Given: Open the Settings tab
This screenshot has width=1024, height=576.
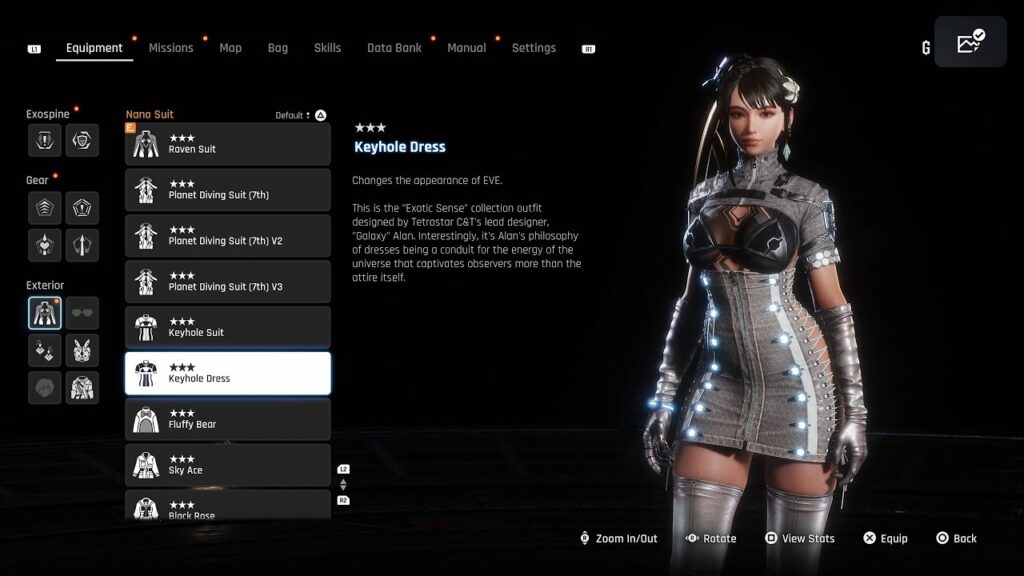Looking at the screenshot, I should click(x=533, y=48).
